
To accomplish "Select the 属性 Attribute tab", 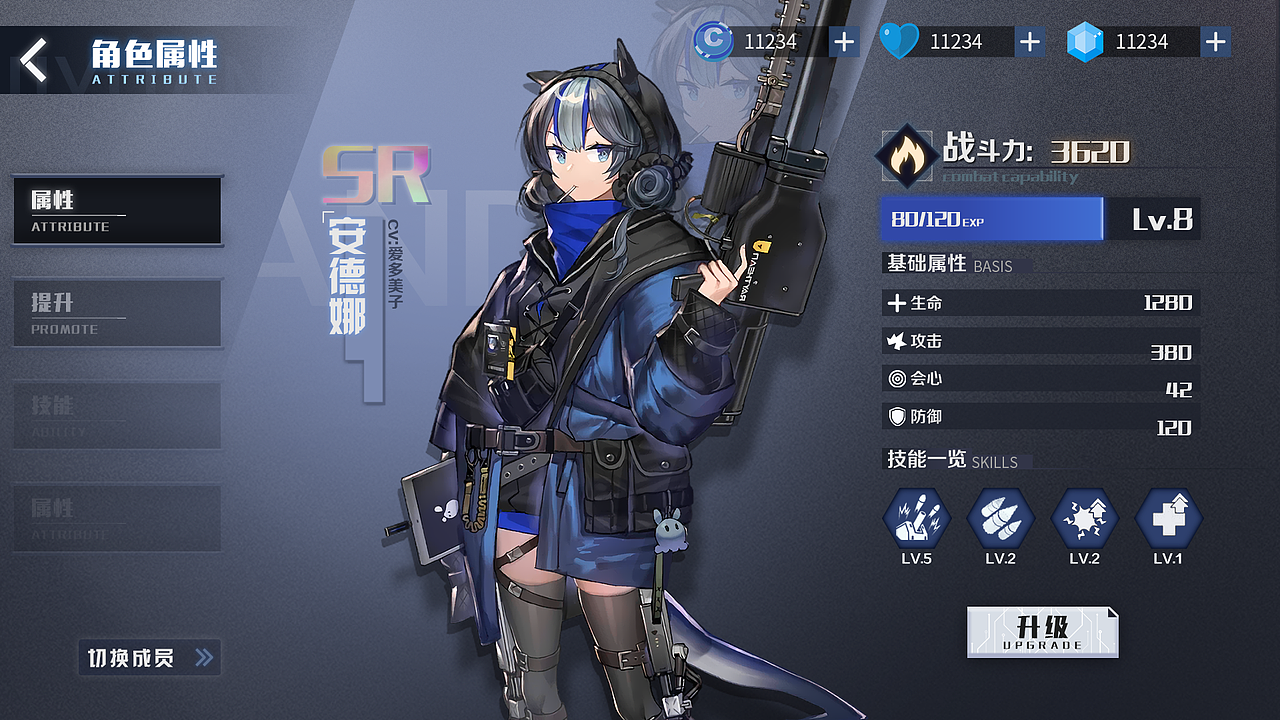I will [x=117, y=211].
